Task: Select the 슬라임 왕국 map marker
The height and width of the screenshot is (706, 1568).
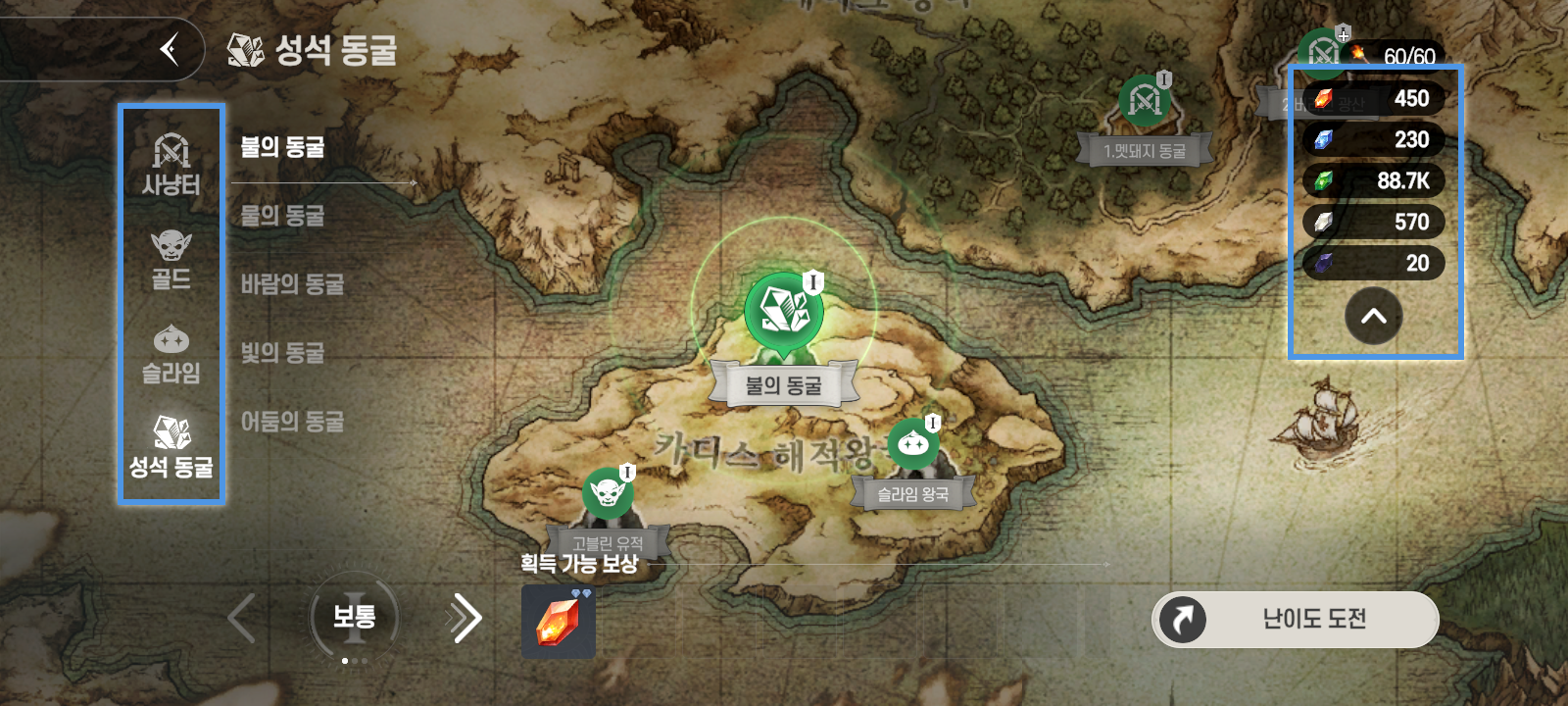Action: click(x=912, y=444)
